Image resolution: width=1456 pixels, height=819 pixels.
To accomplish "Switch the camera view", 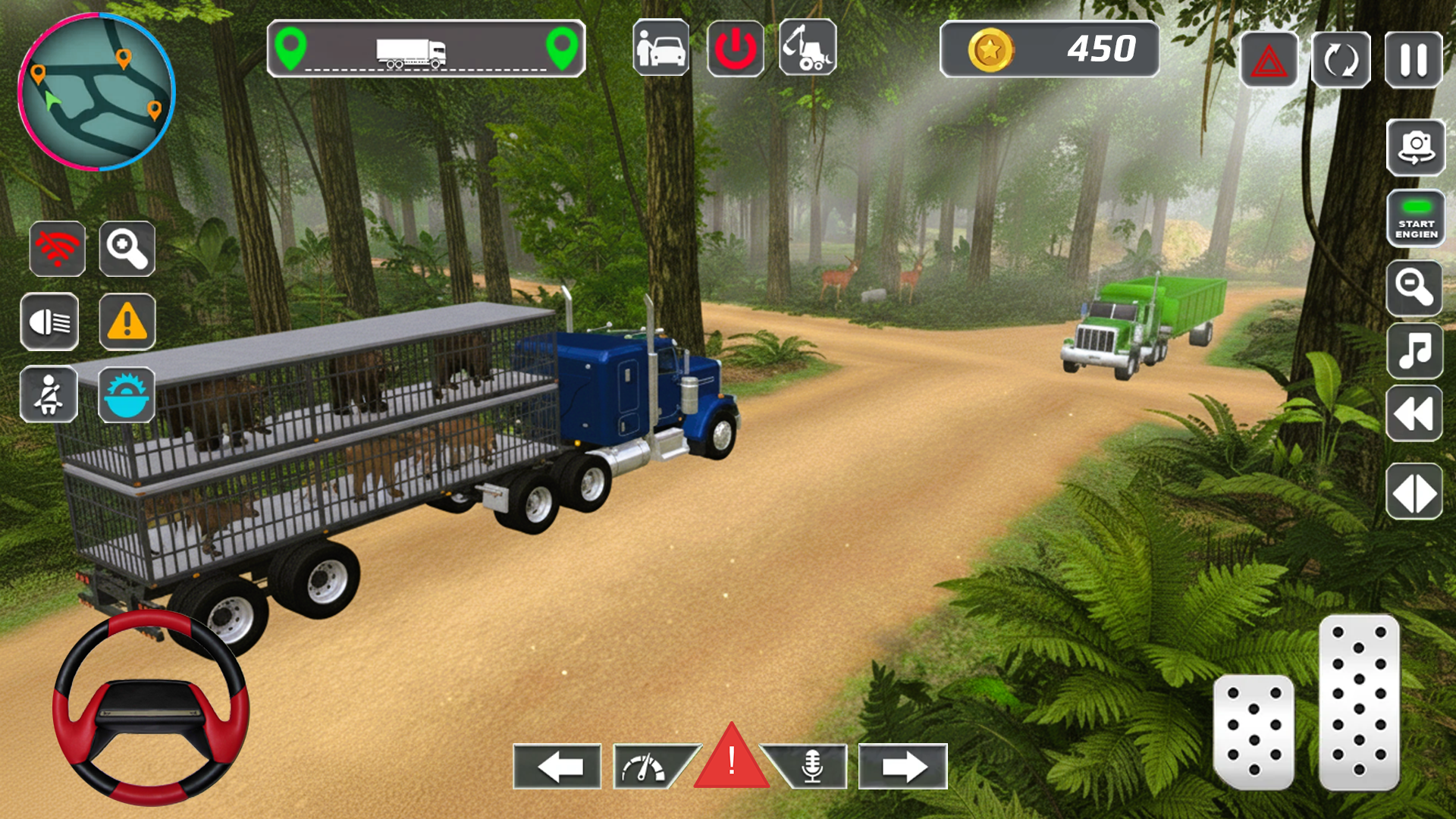I will (x=1415, y=147).
